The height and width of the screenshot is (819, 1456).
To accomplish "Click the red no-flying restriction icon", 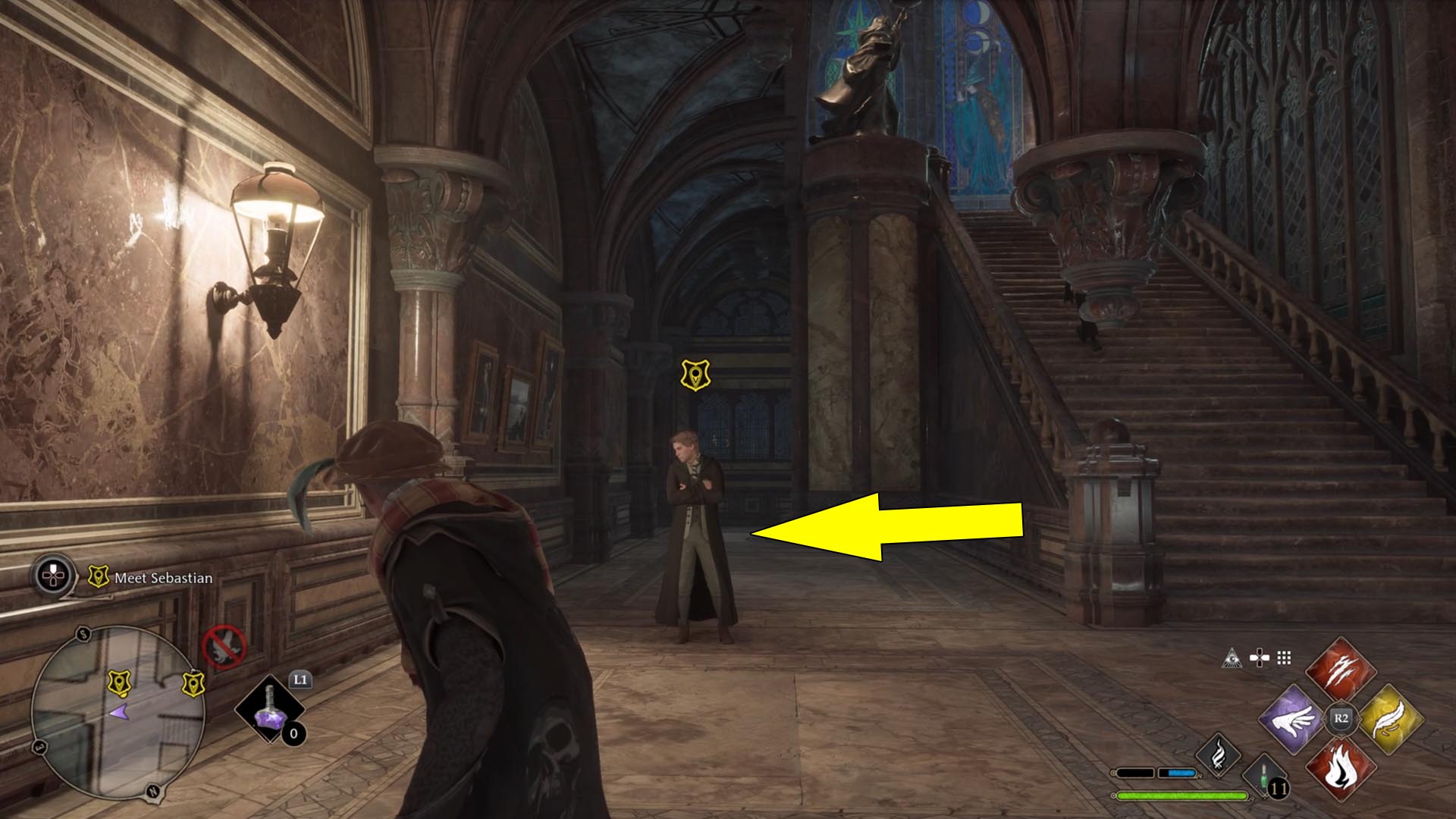I will click(225, 646).
